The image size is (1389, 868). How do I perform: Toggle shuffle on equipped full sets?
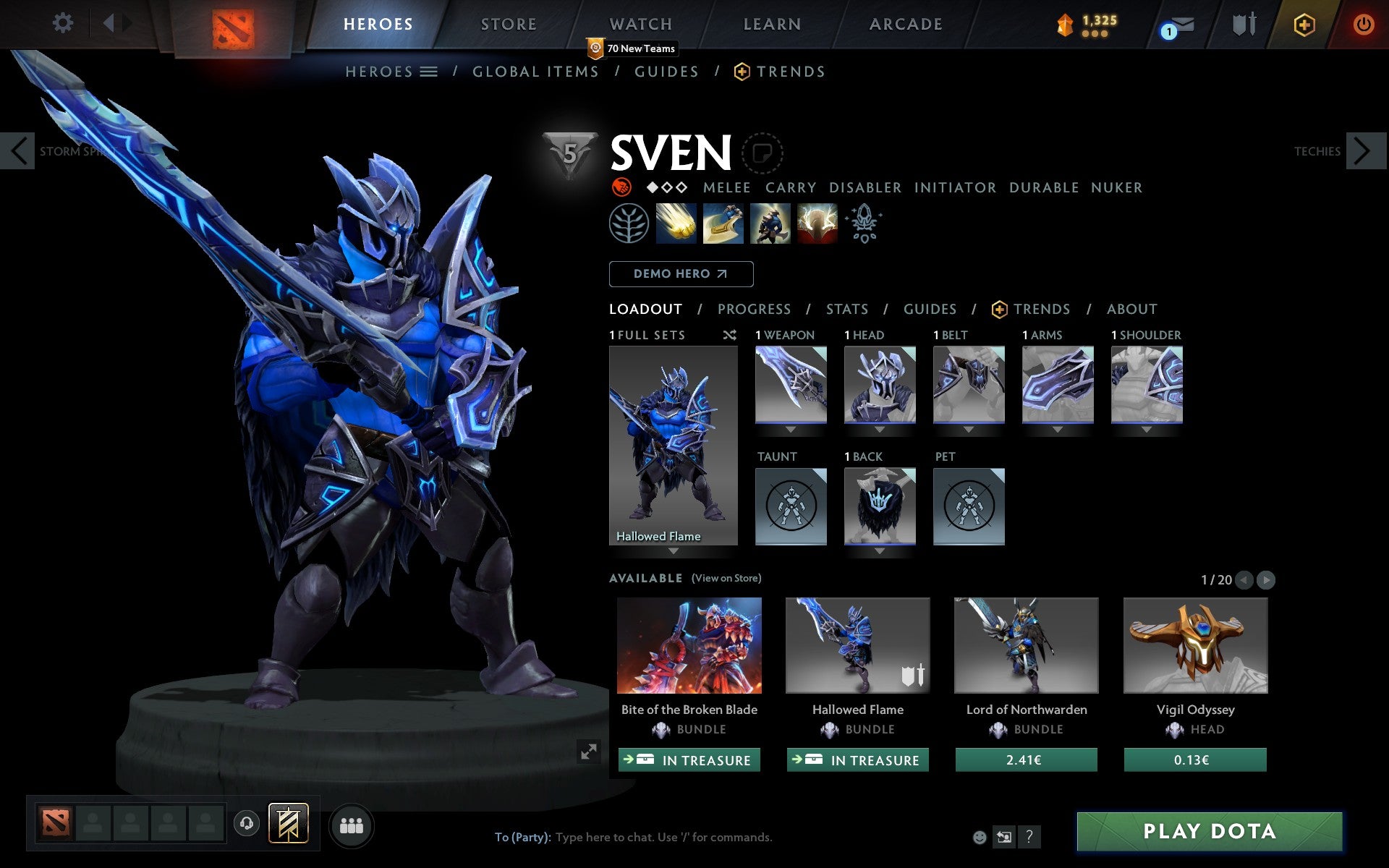point(729,335)
